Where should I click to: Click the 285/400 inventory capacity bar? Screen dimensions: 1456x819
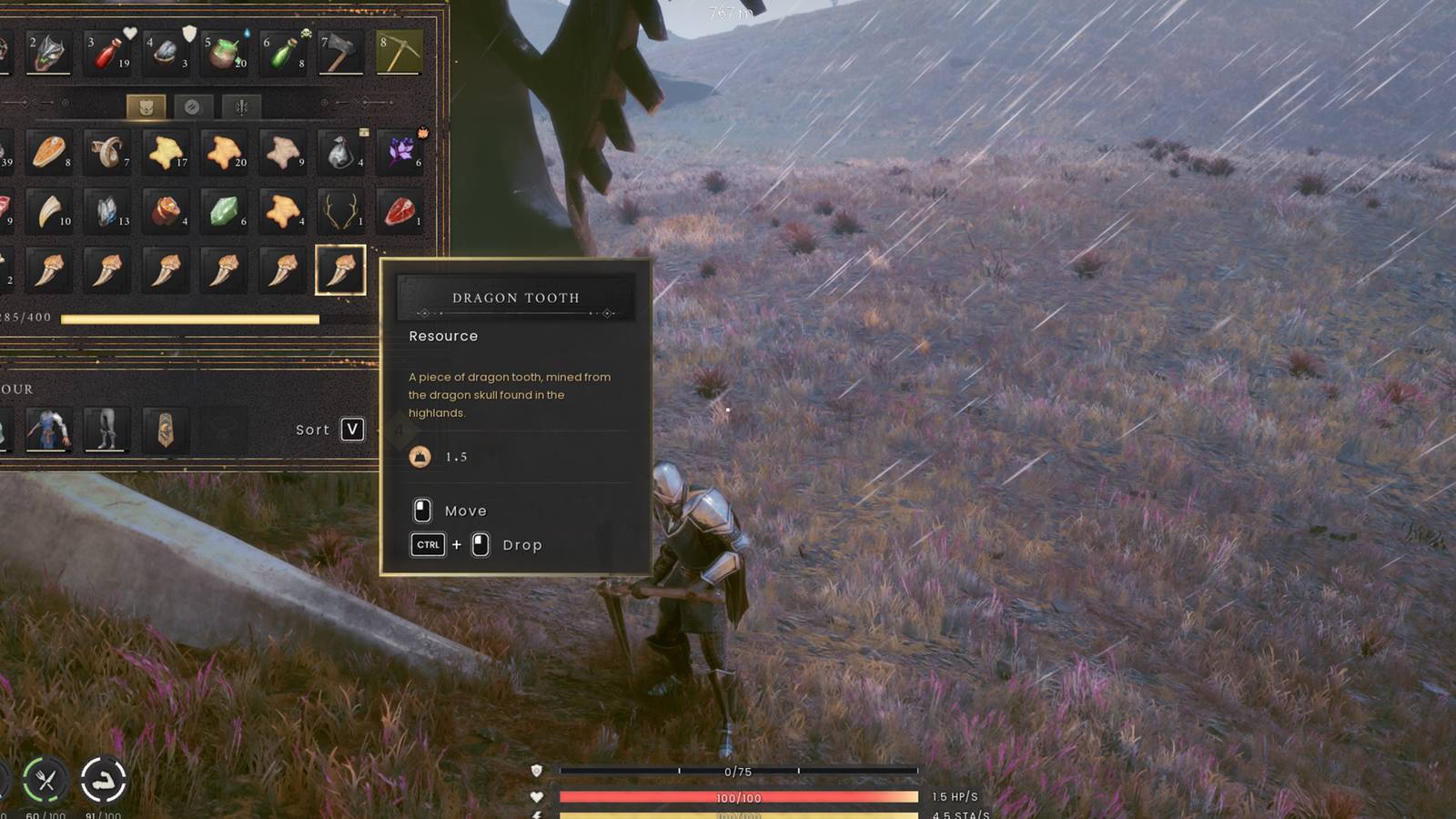click(182, 320)
